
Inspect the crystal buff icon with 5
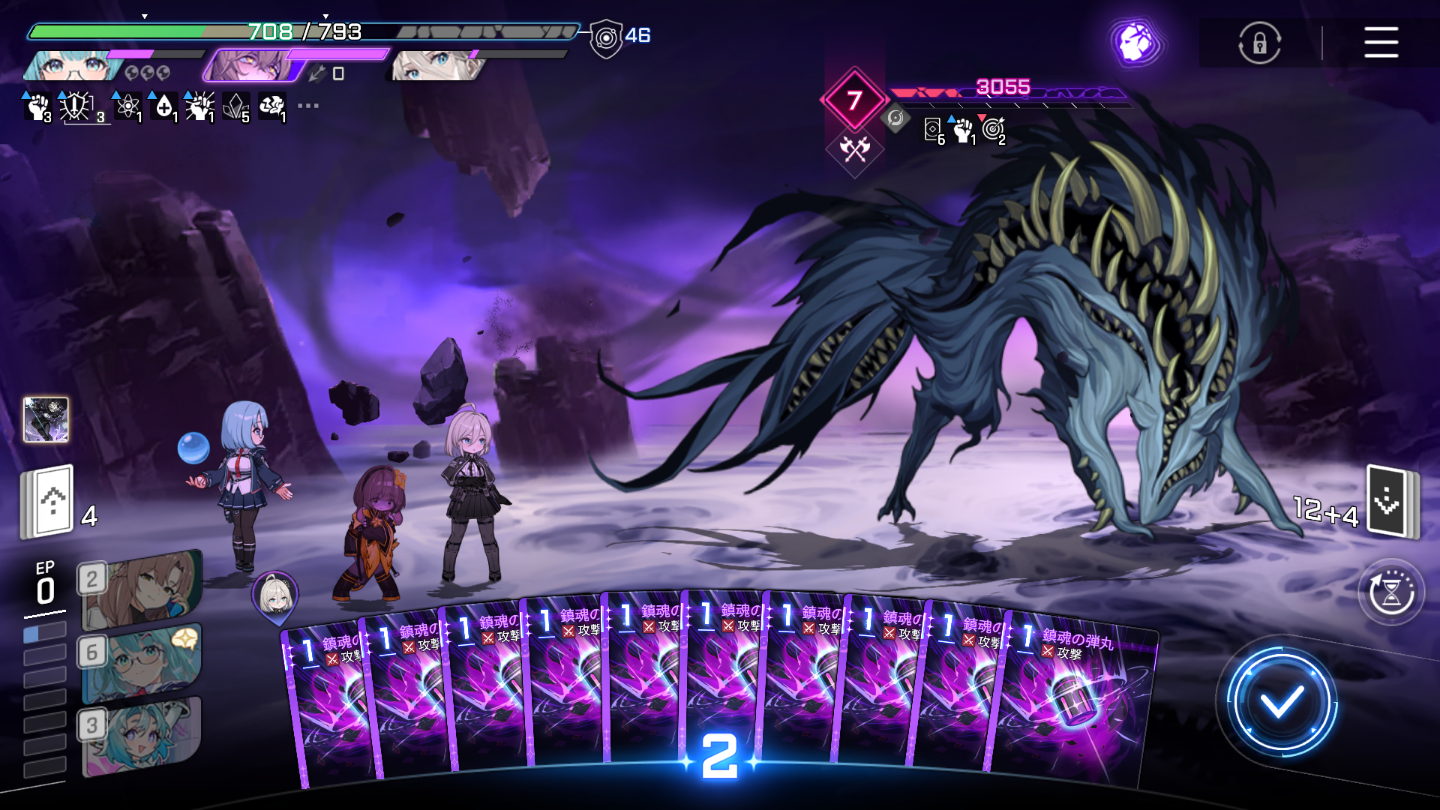point(236,105)
